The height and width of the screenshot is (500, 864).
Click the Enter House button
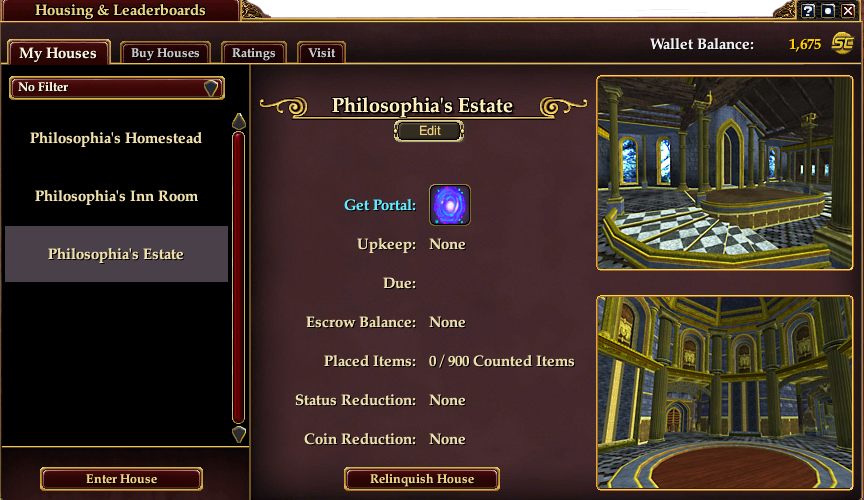122,479
